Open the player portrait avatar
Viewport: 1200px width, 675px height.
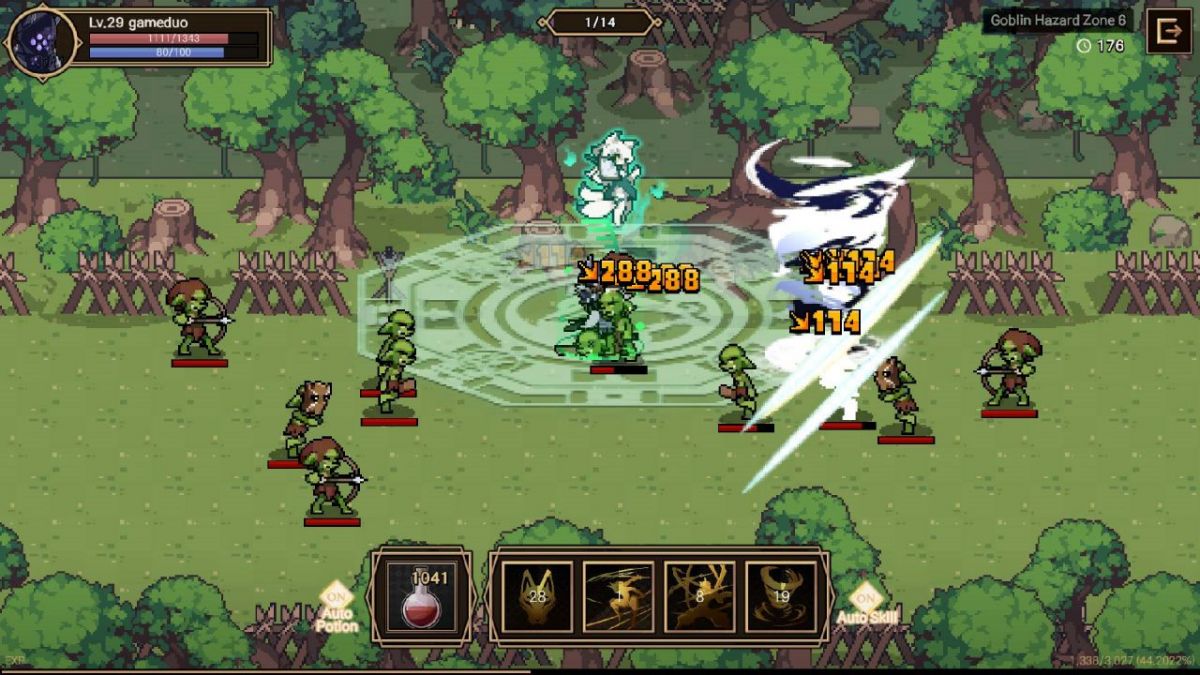click(x=42, y=39)
